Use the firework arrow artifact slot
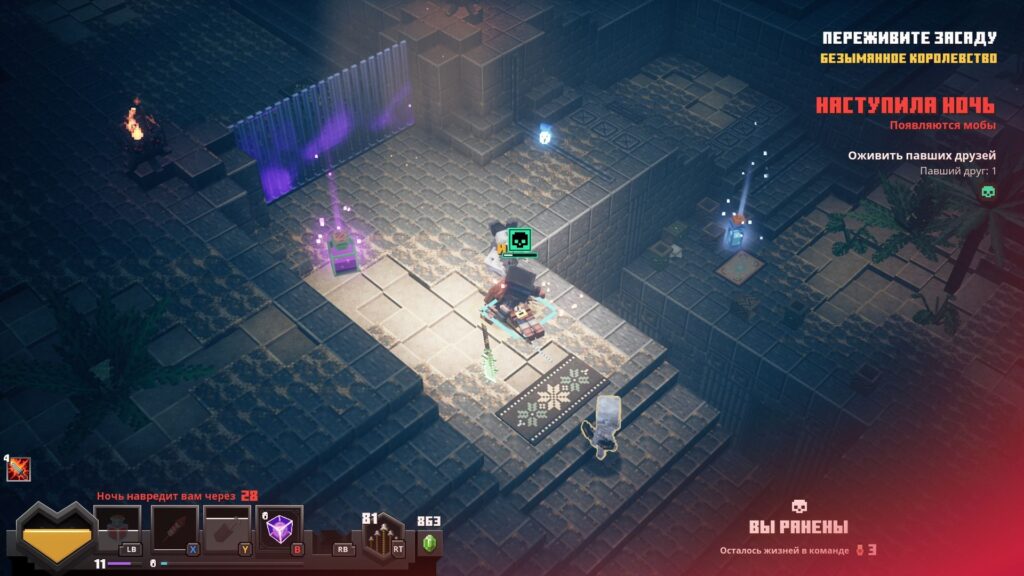 pos(173,527)
